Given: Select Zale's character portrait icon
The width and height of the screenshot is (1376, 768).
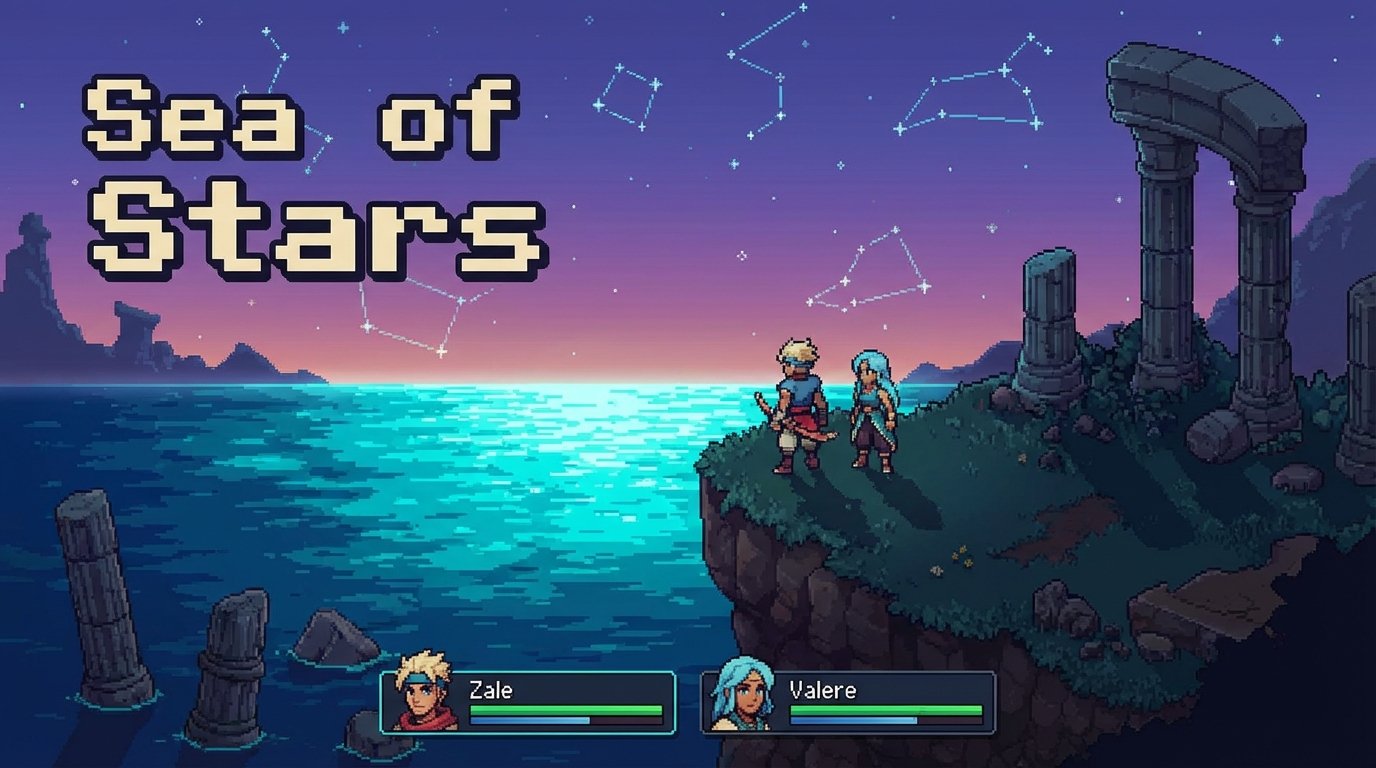Looking at the screenshot, I should point(422,697).
